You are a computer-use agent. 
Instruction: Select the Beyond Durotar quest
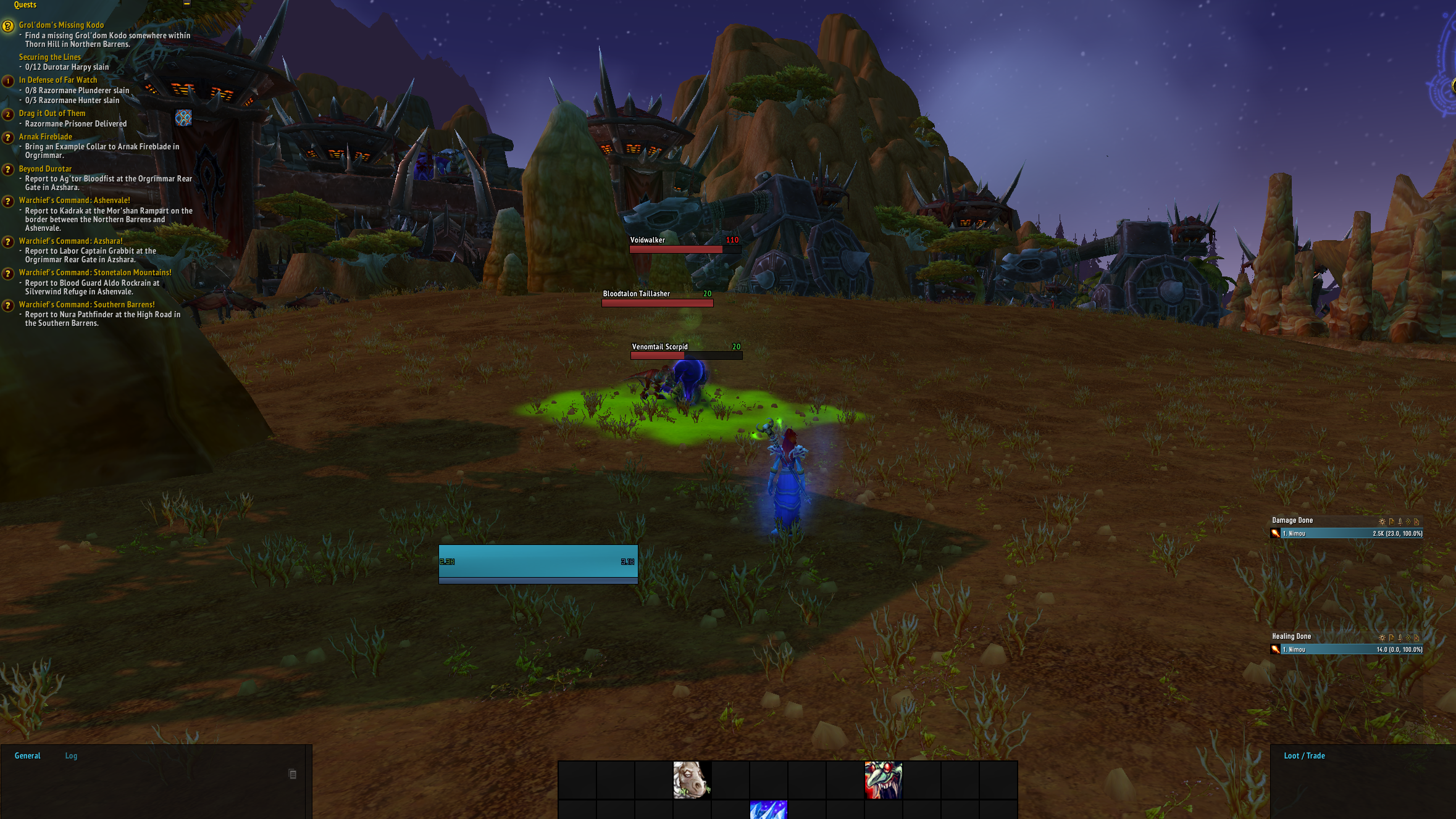pos(45,169)
